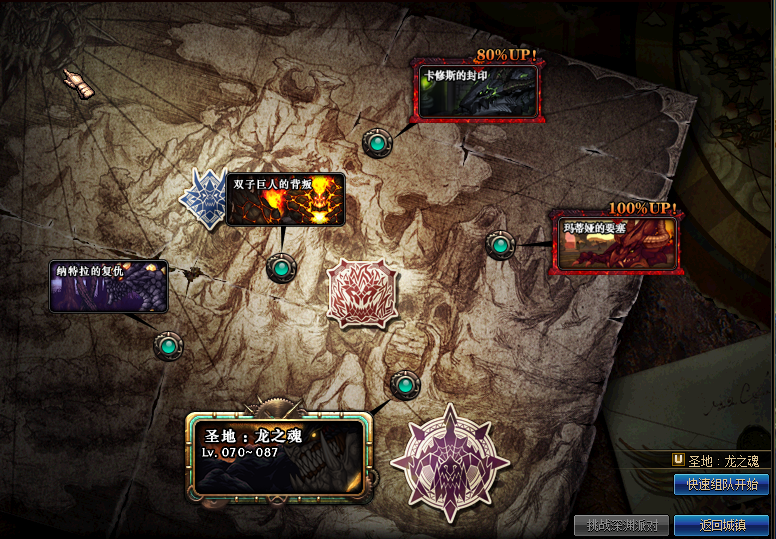Click the red beast face emblem
Screen dimensions: 776x539
pyautogui.click(x=363, y=293)
